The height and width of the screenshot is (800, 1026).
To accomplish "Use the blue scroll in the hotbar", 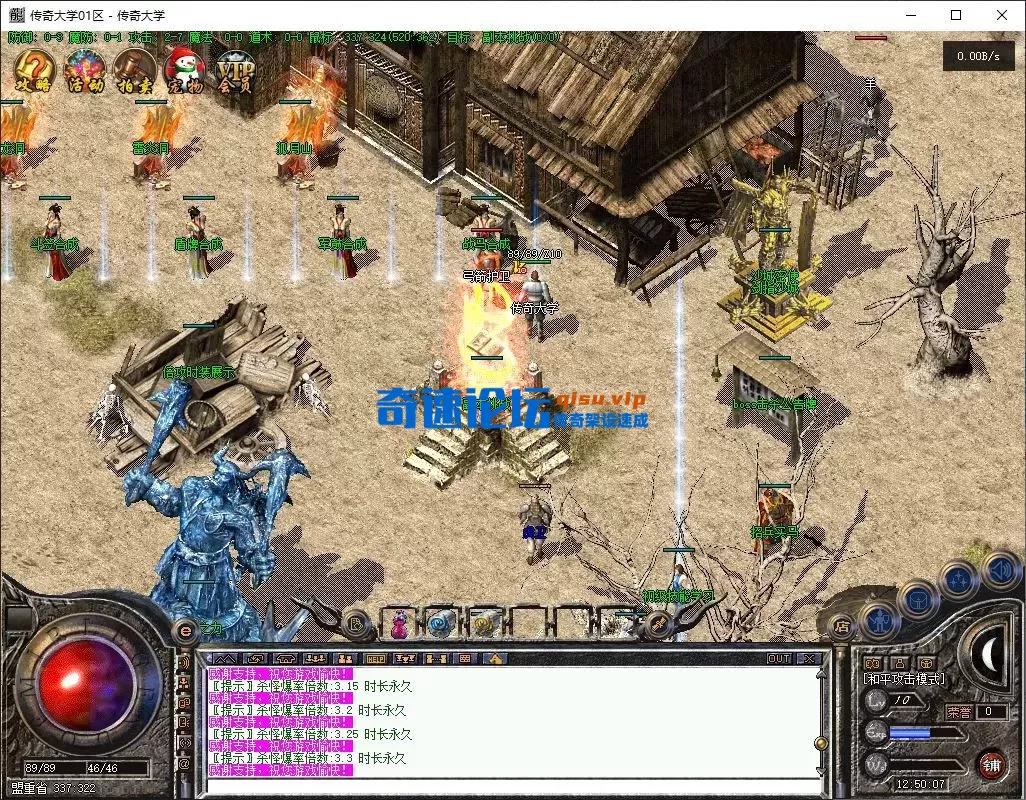I will coord(439,624).
